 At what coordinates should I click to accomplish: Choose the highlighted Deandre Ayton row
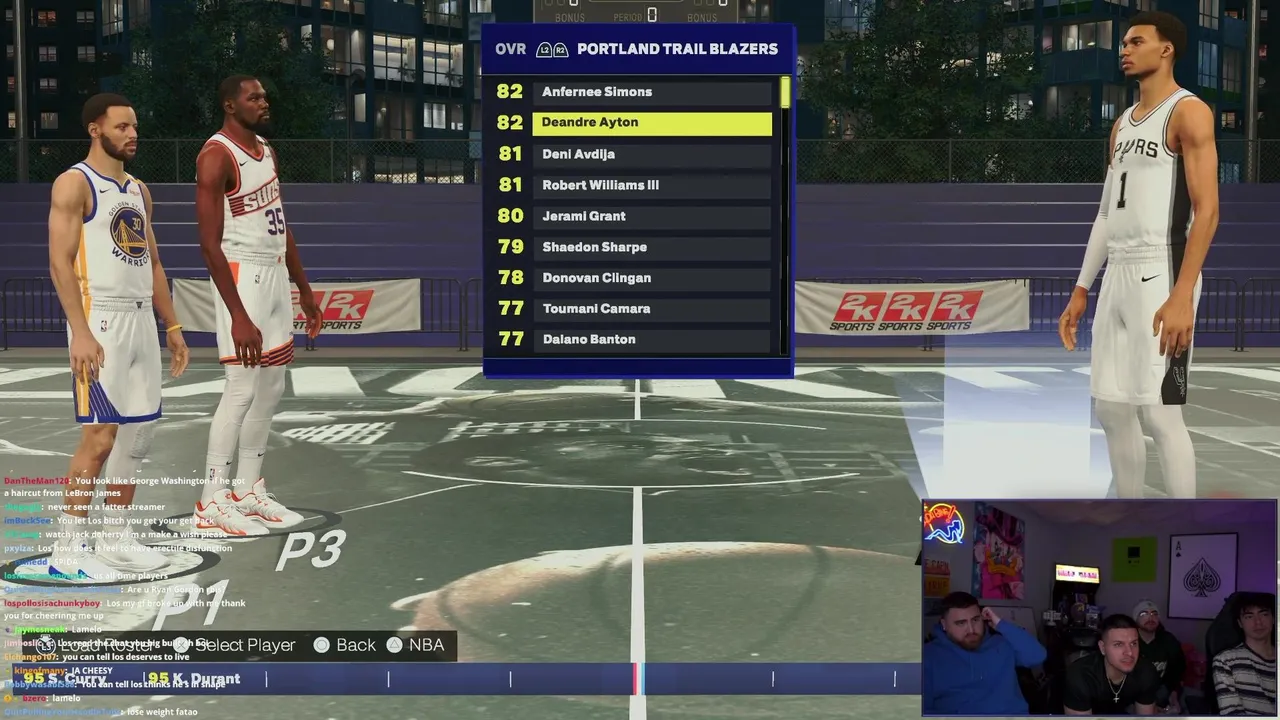point(652,123)
